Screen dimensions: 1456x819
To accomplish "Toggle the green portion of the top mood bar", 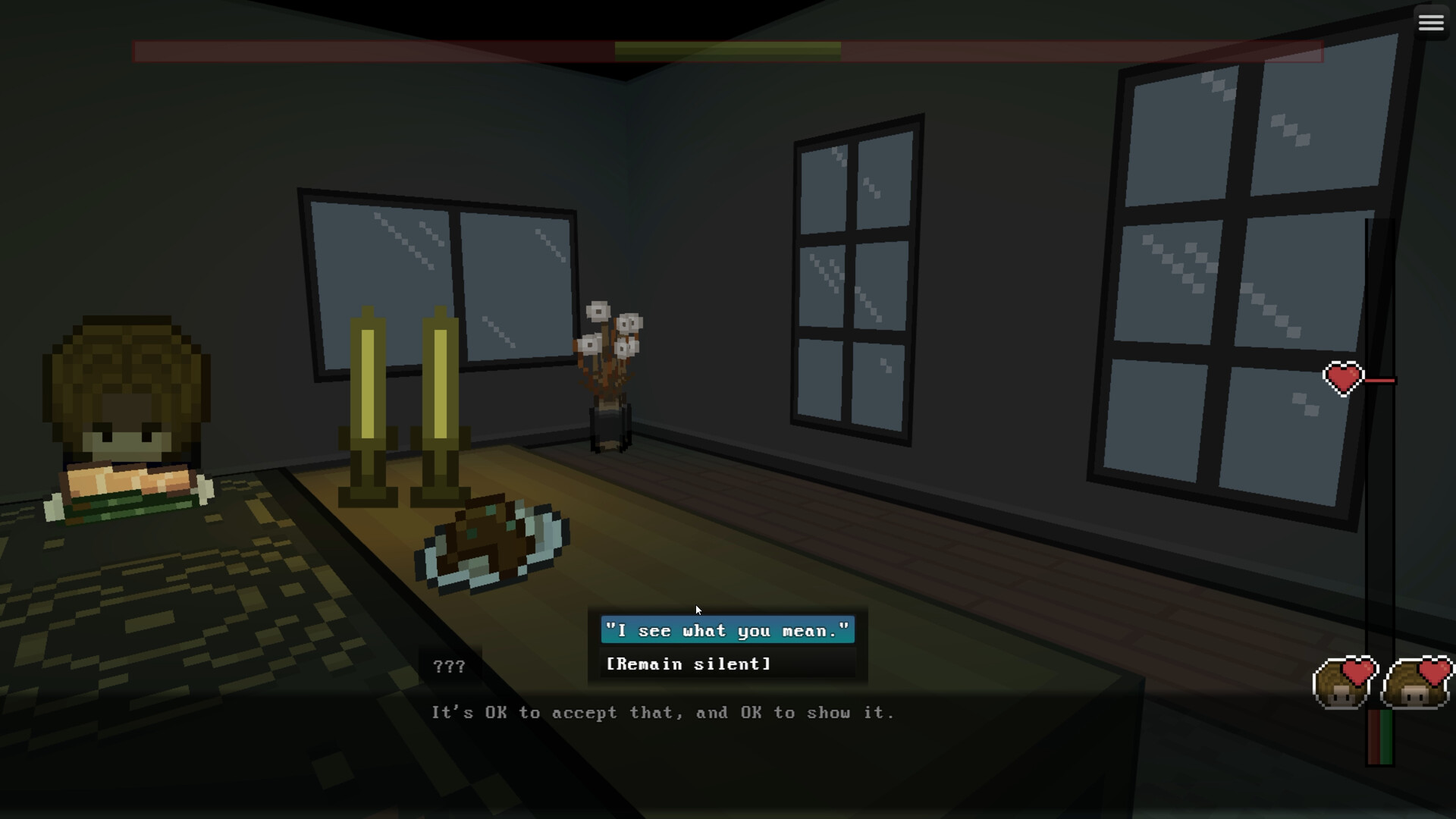I will point(728,48).
